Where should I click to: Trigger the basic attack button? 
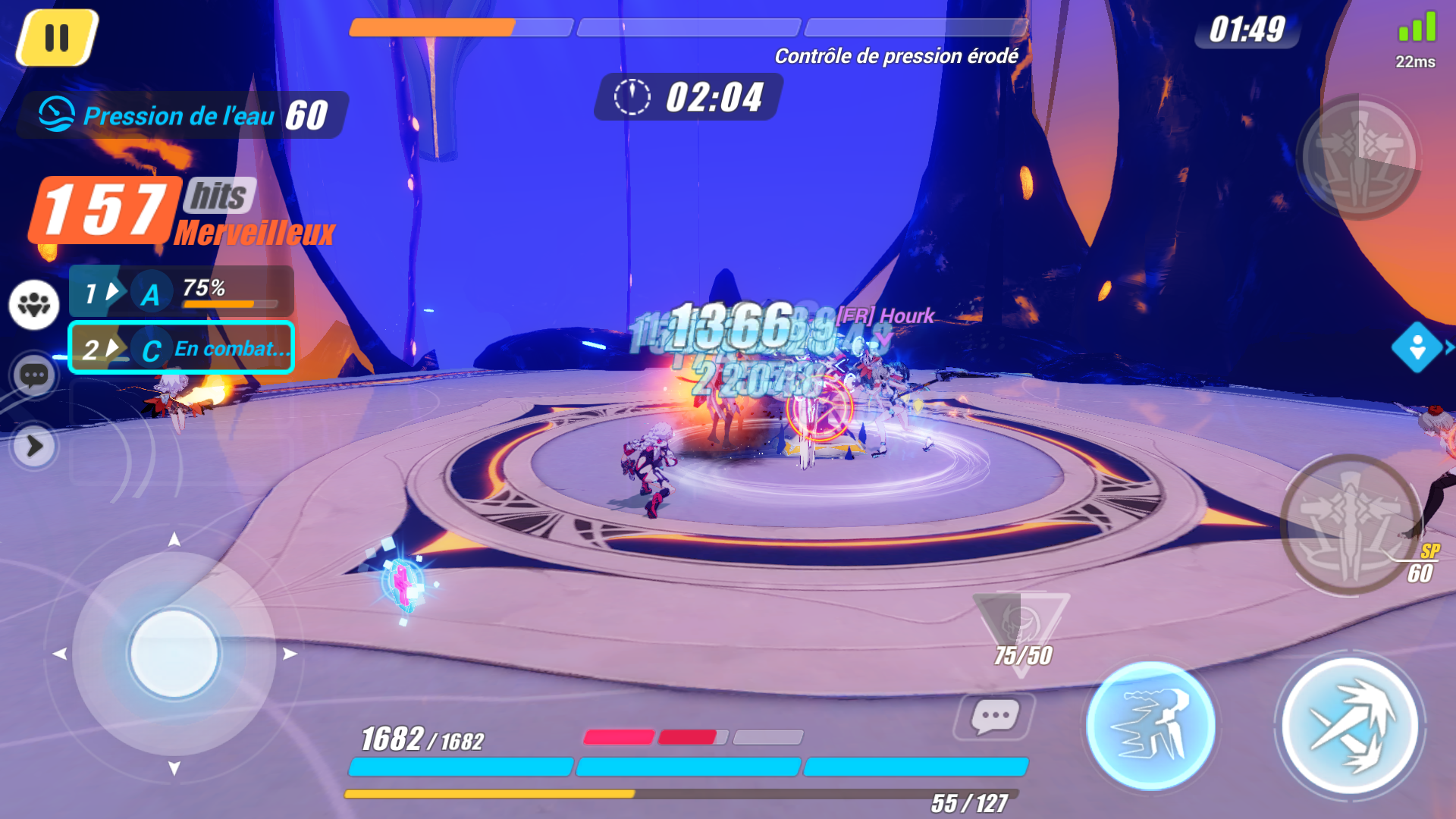click(x=1350, y=726)
